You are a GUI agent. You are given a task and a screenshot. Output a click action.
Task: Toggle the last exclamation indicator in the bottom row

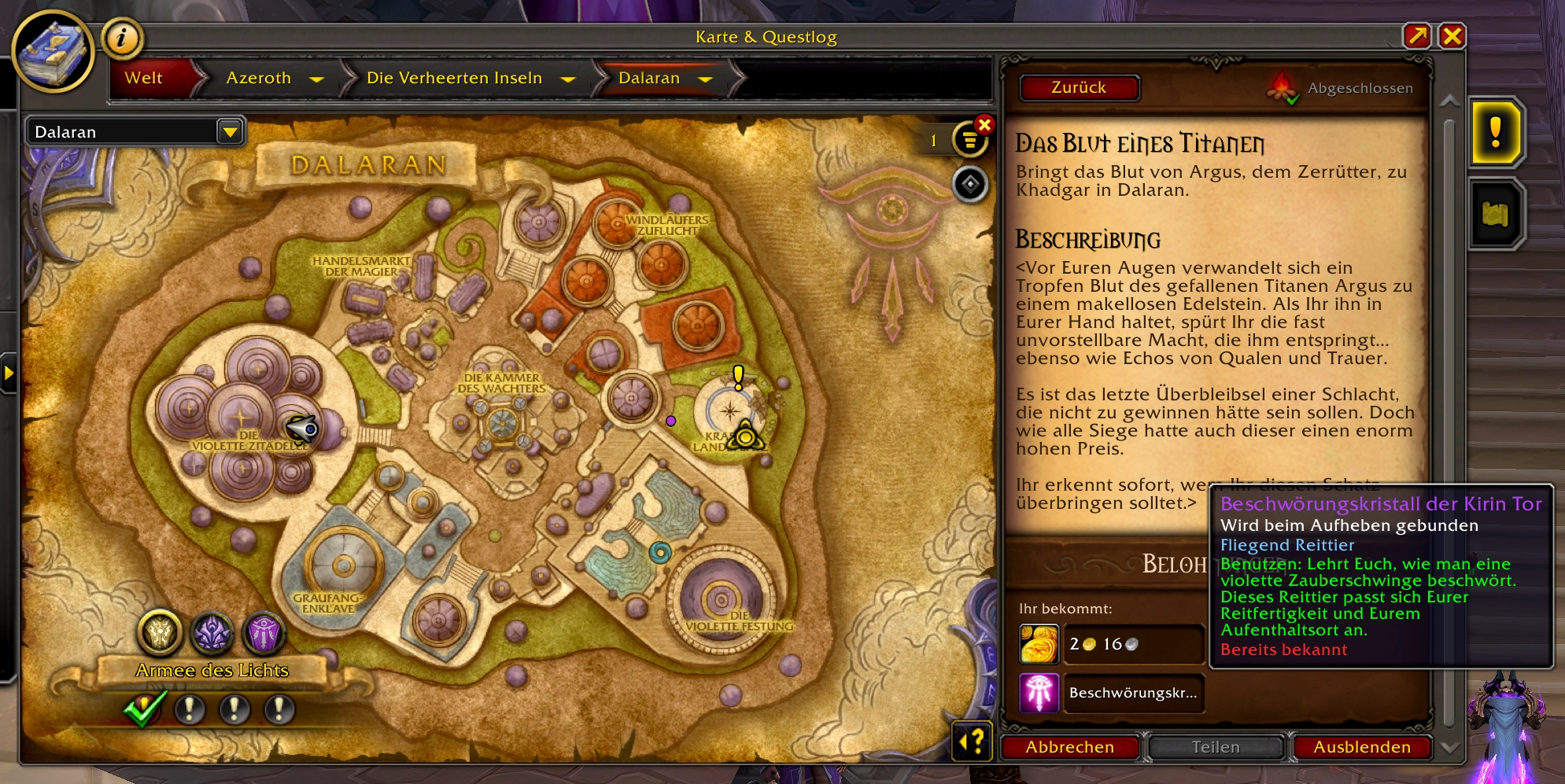(x=277, y=709)
